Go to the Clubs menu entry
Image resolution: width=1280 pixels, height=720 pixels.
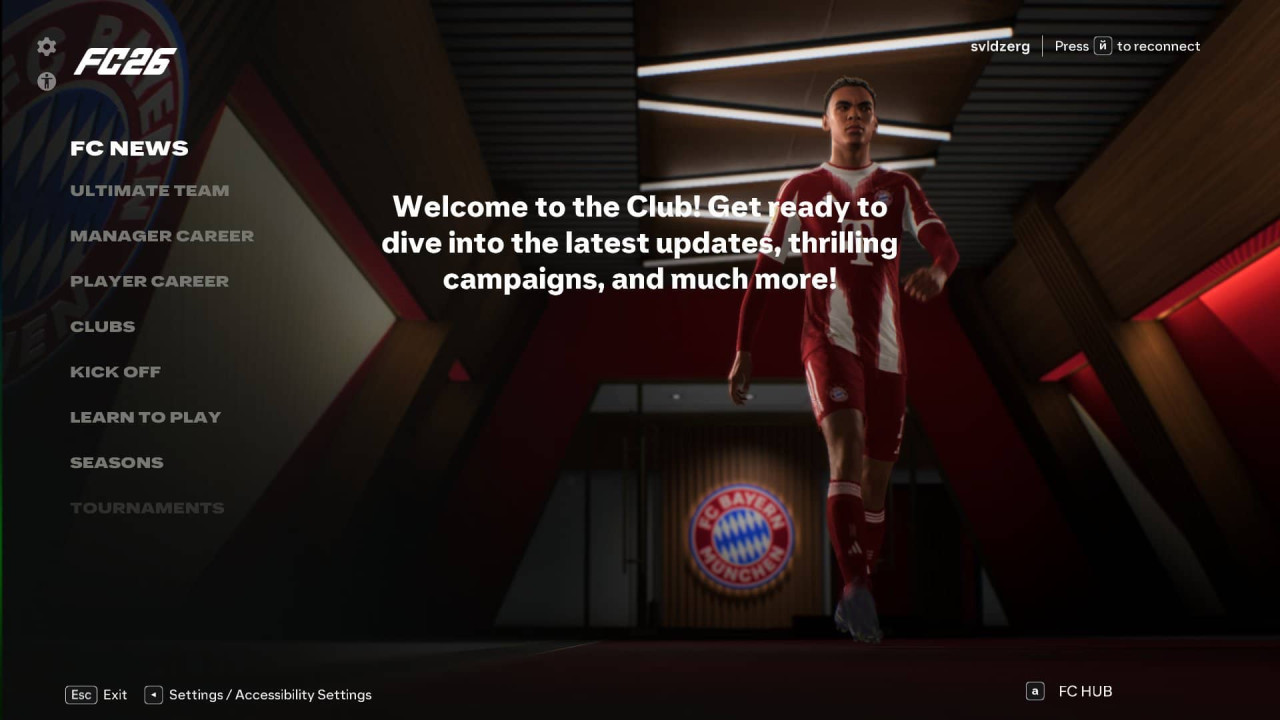[x=102, y=327]
